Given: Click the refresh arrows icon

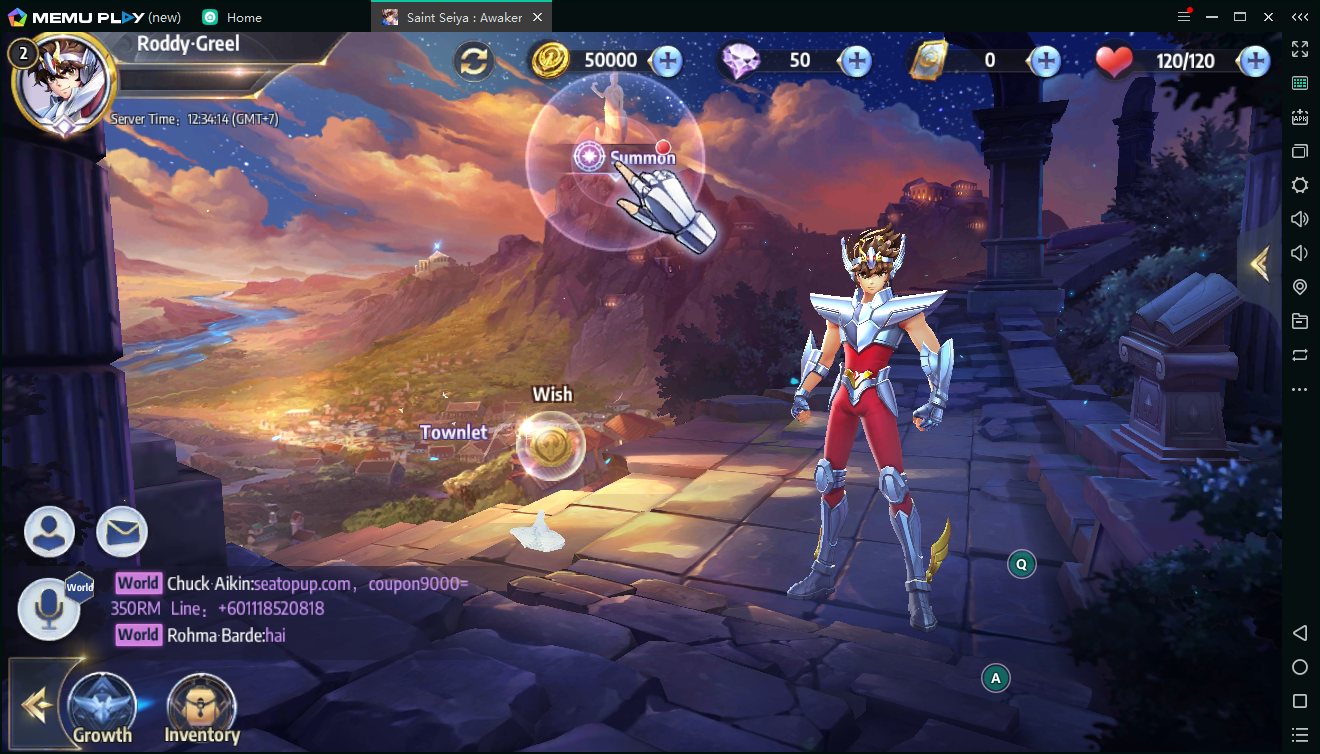Looking at the screenshot, I should click(474, 61).
